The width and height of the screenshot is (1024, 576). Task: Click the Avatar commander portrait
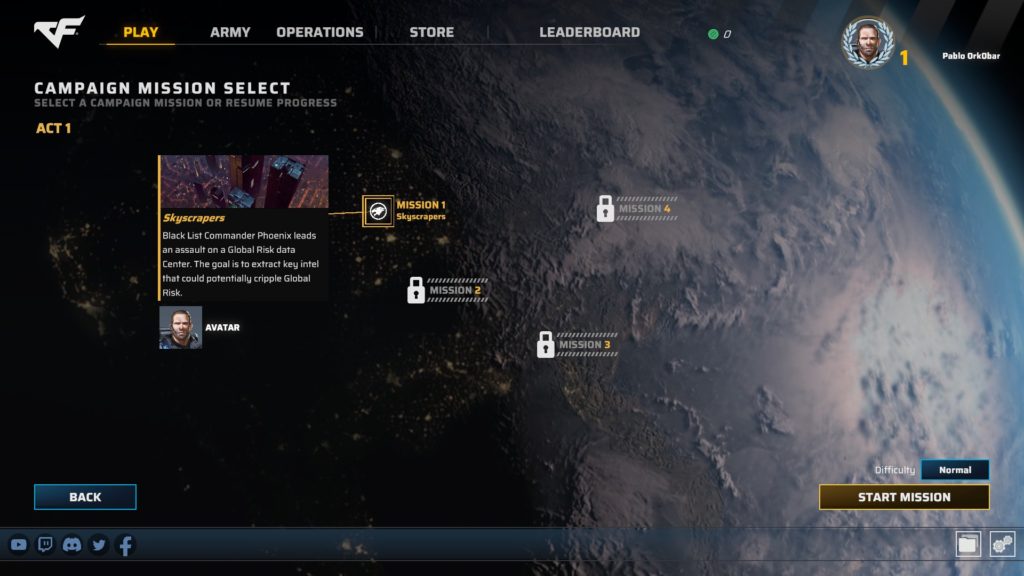coord(181,327)
